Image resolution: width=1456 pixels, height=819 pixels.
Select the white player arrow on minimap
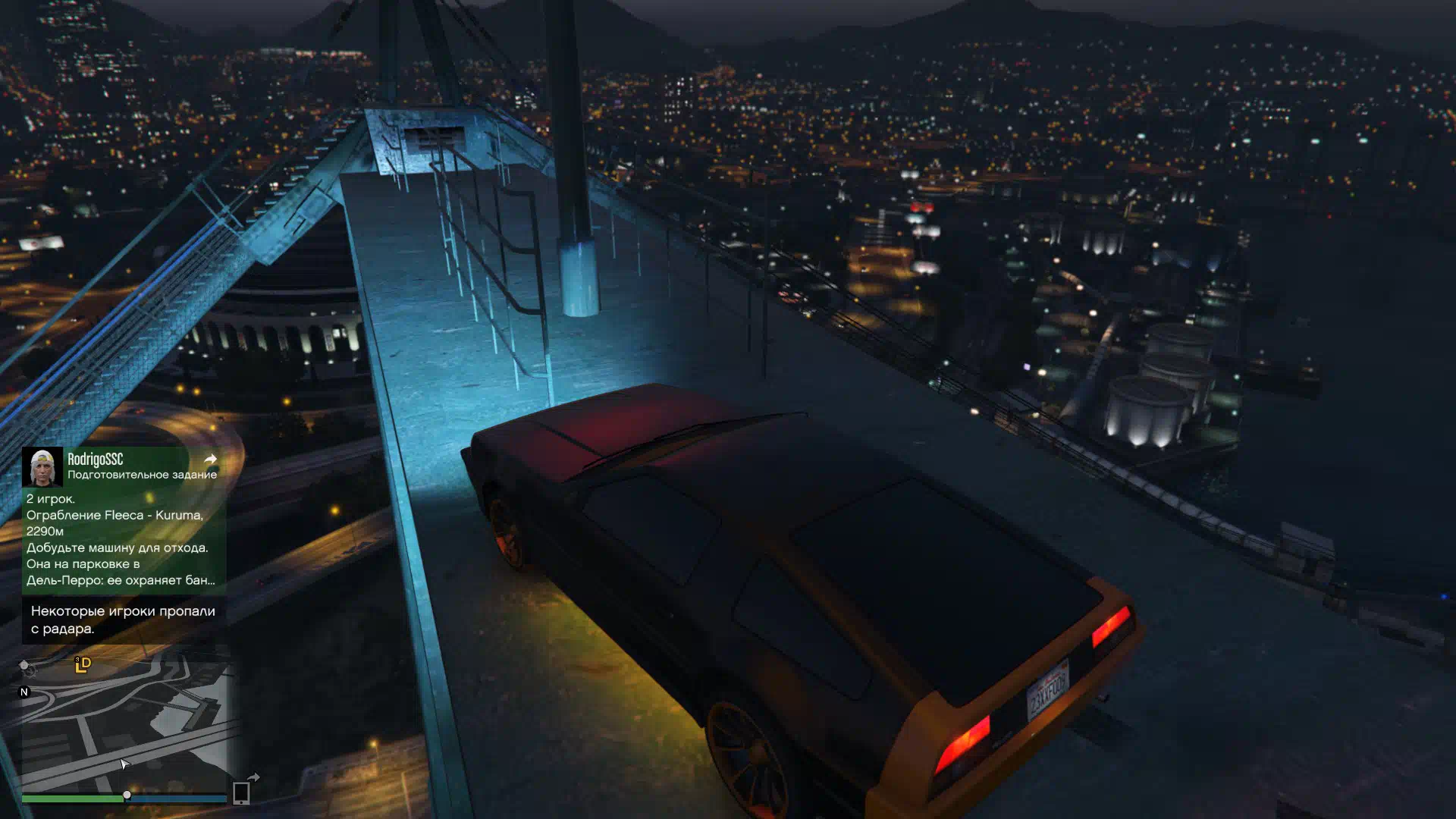coord(124,764)
